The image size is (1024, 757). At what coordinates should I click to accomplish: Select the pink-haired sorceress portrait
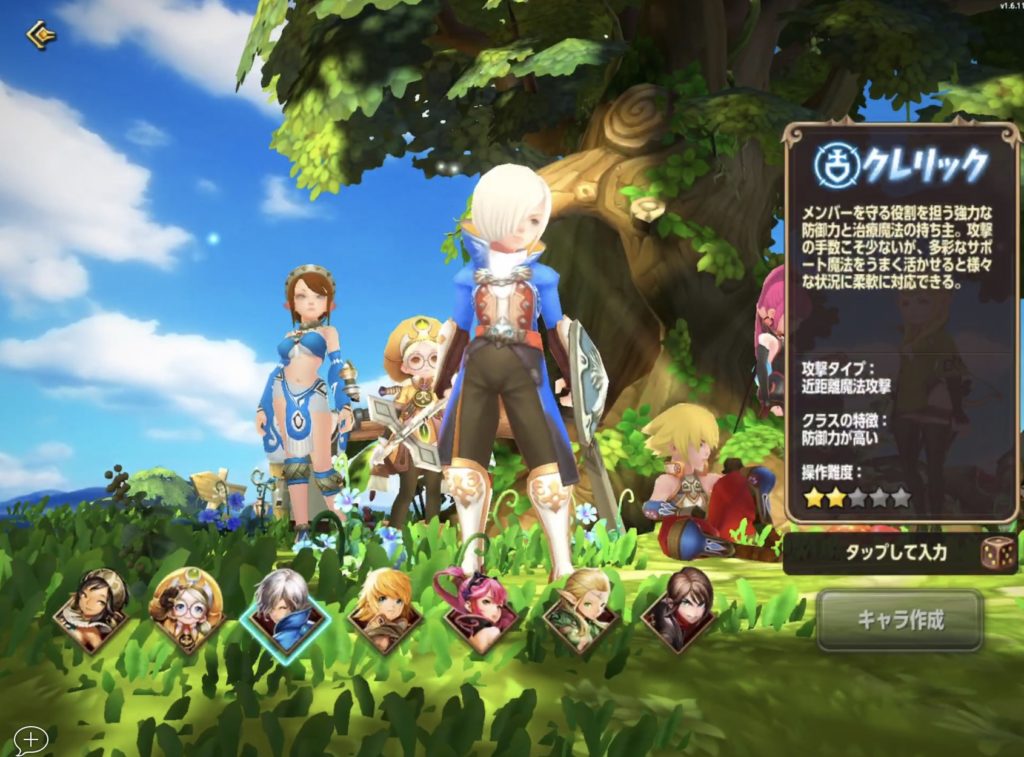click(x=480, y=608)
